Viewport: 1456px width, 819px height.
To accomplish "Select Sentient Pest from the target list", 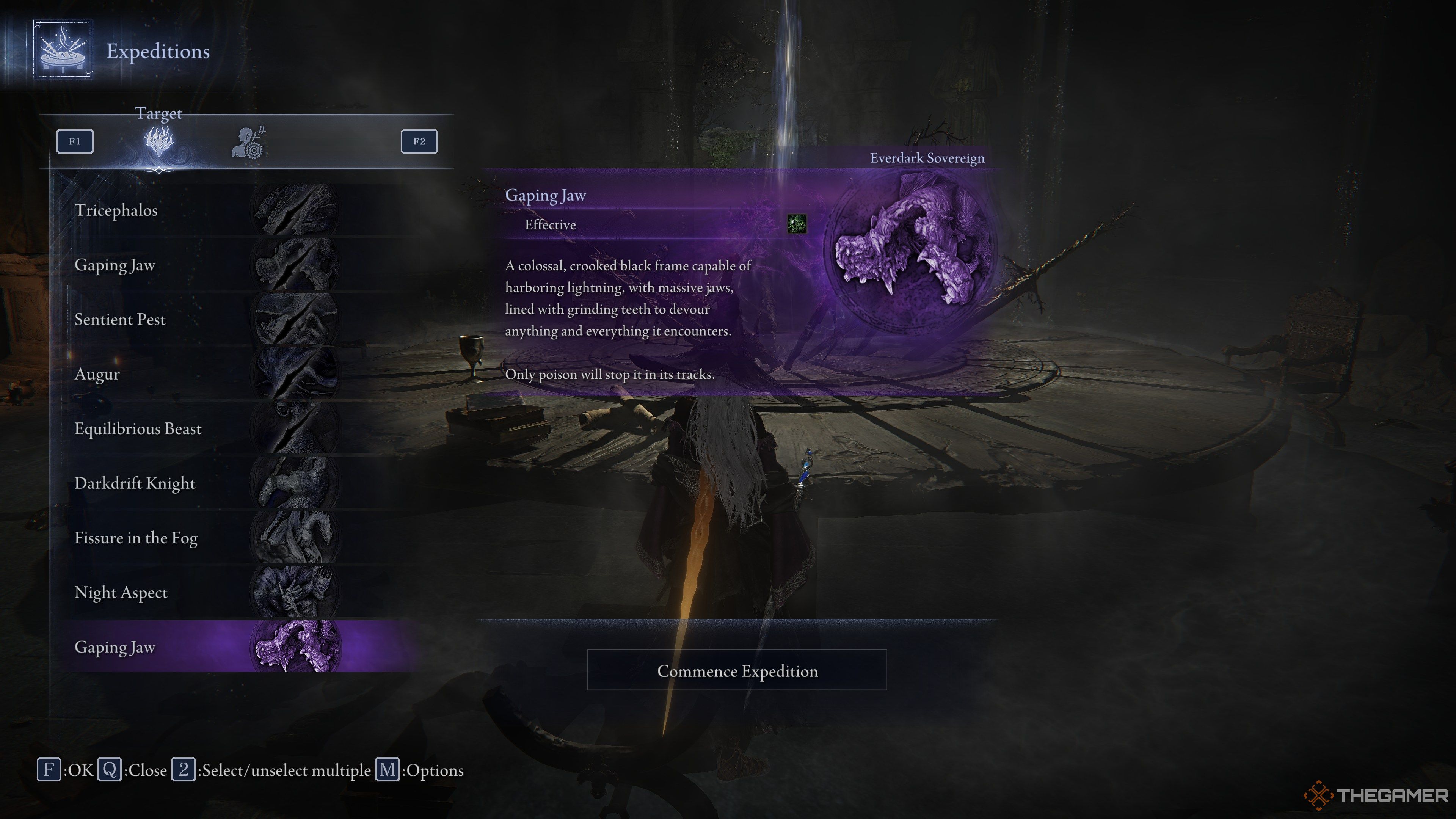I will pos(226,319).
